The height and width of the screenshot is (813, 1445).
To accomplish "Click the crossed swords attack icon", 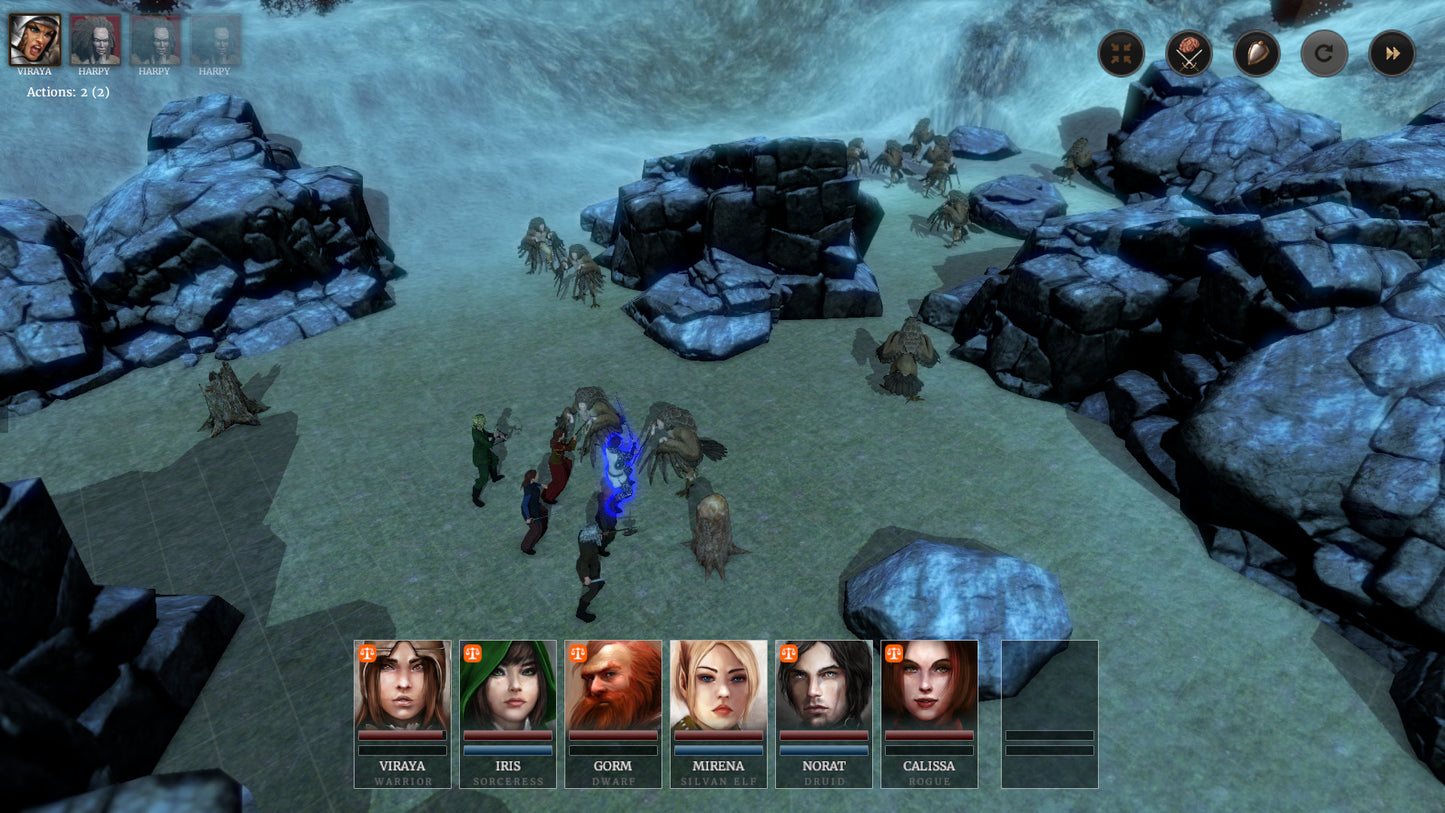I will pyautogui.click(x=1189, y=53).
